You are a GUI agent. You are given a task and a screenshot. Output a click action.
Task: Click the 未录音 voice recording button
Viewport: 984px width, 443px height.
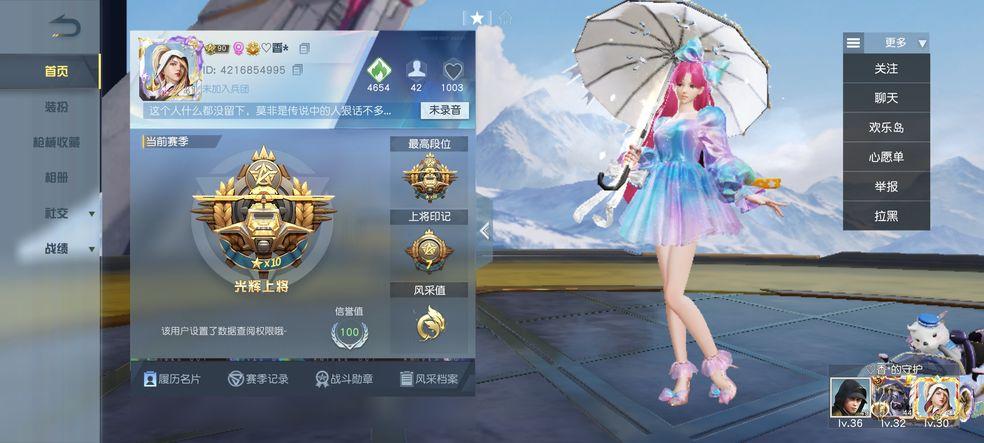point(445,110)
